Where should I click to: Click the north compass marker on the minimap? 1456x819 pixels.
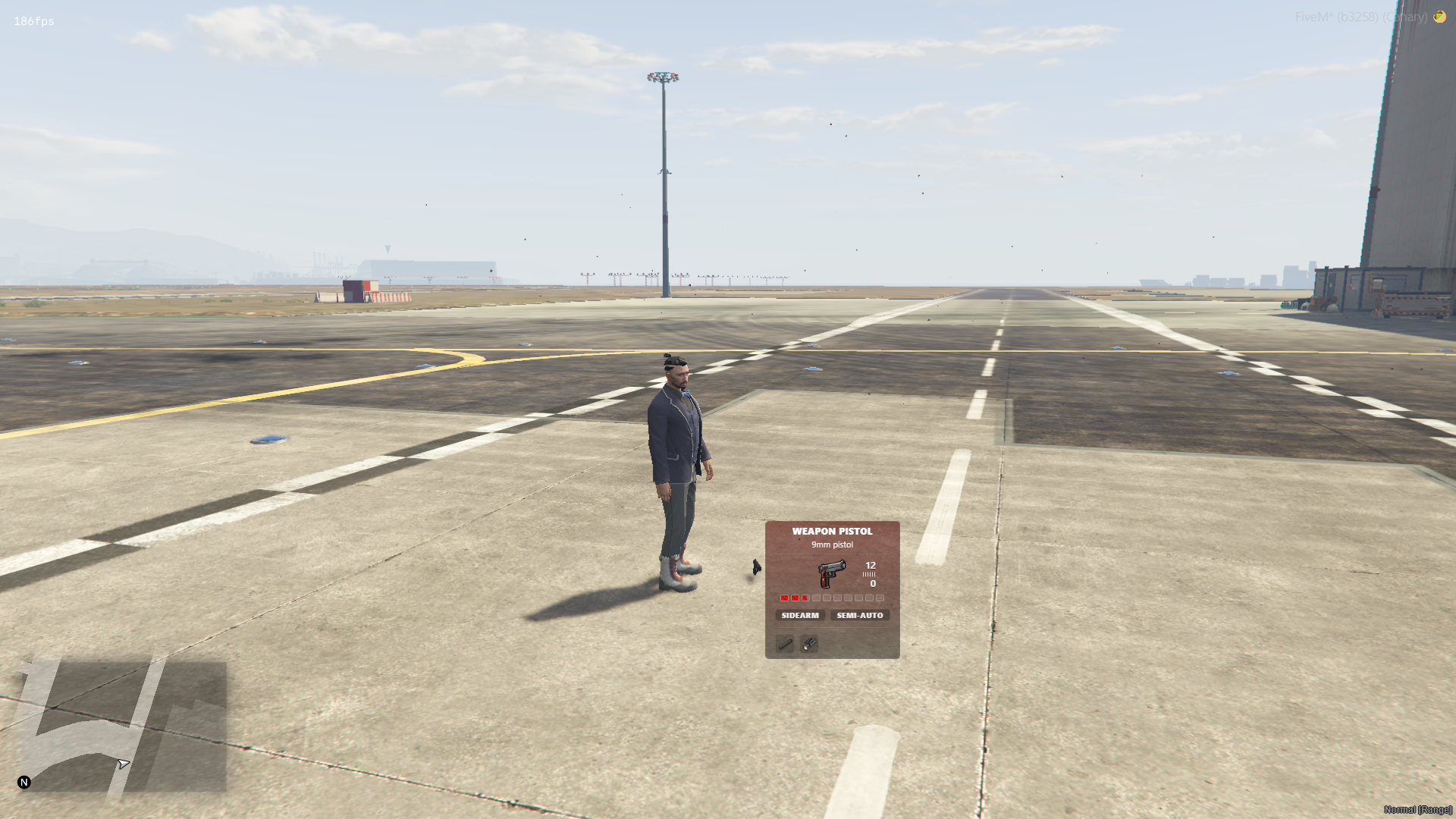tap(24, 782)
